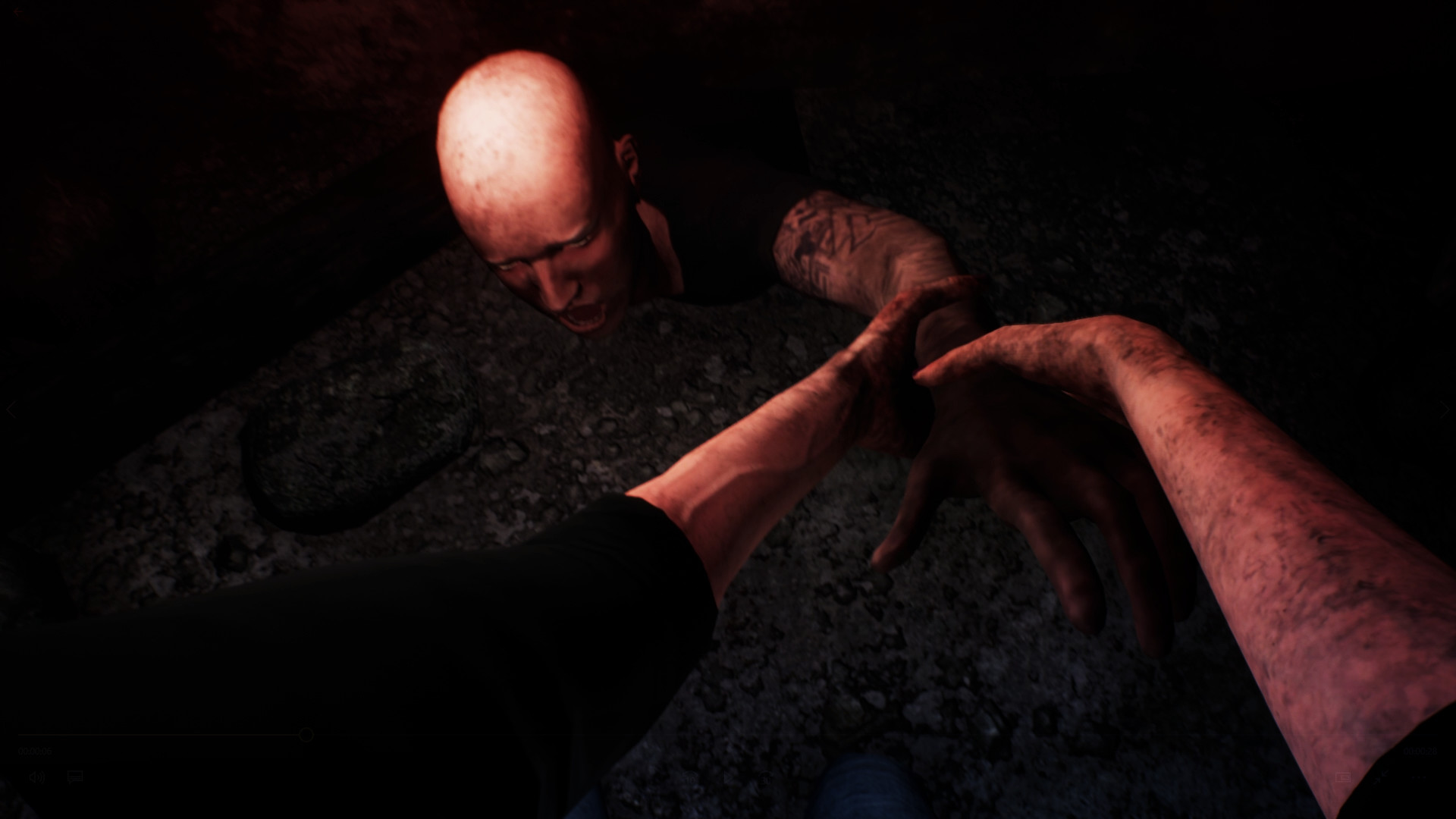Select the previous video navigation arrow
This screenshot has width=1456, height=819.
coord(12,409)
